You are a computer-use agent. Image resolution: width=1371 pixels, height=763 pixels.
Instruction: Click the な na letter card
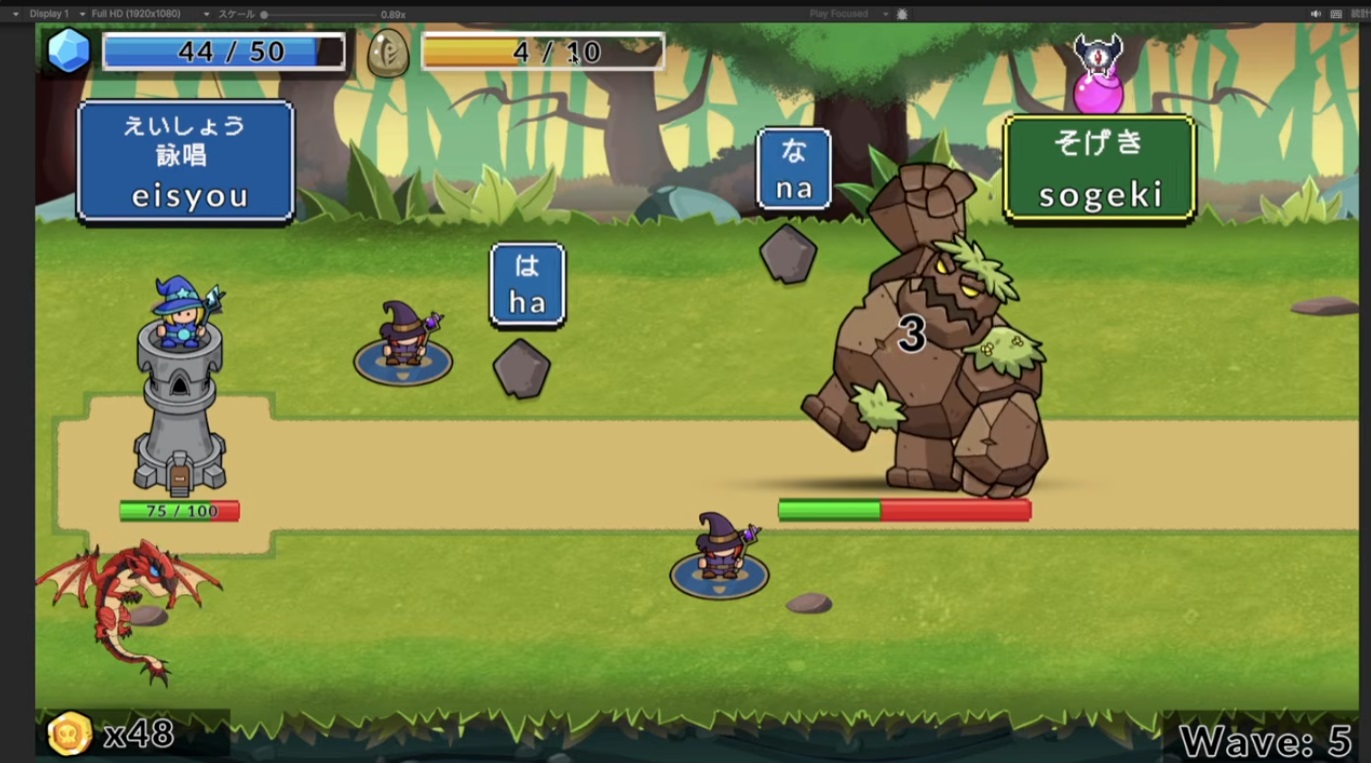pyautogui.click(x=794, y=169)
